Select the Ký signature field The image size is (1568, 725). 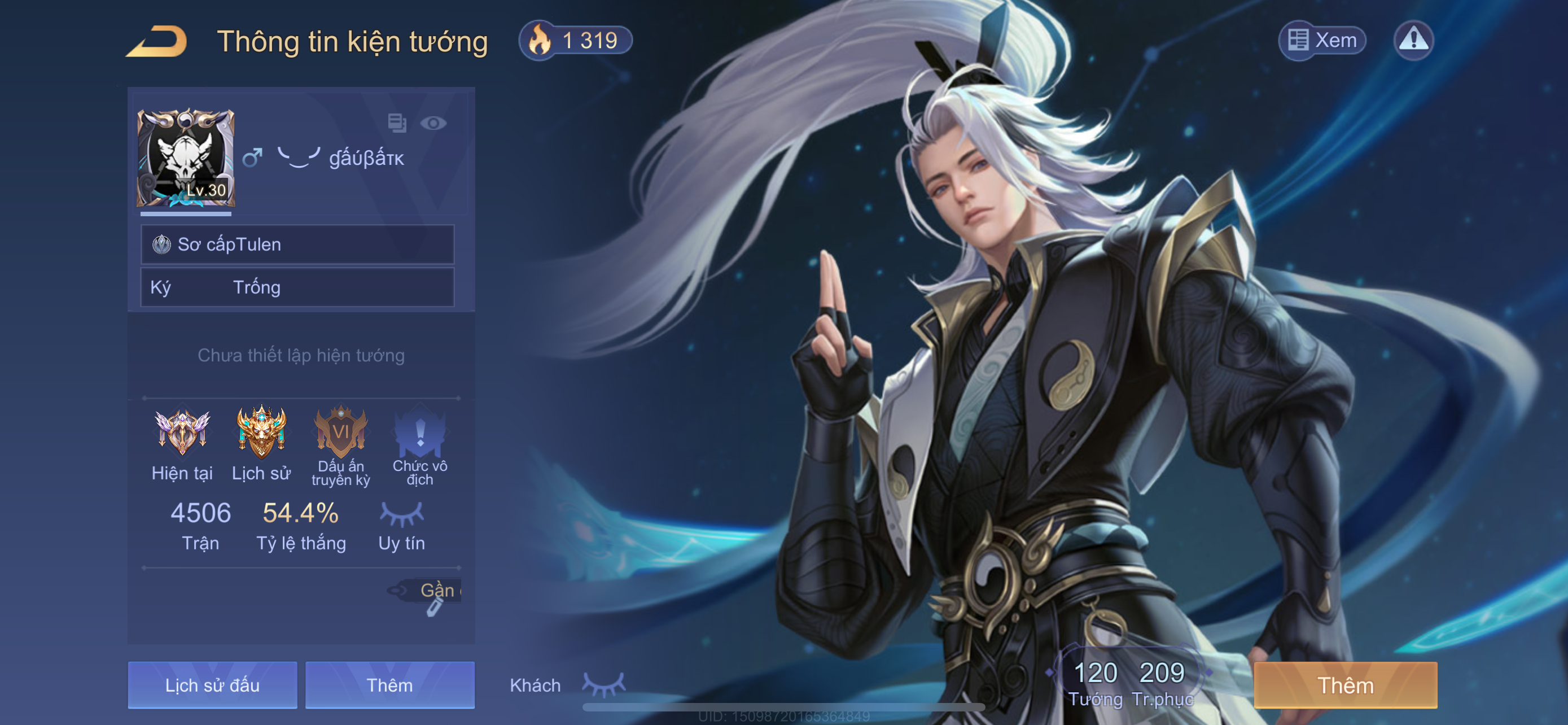click(x=297, y=287)
